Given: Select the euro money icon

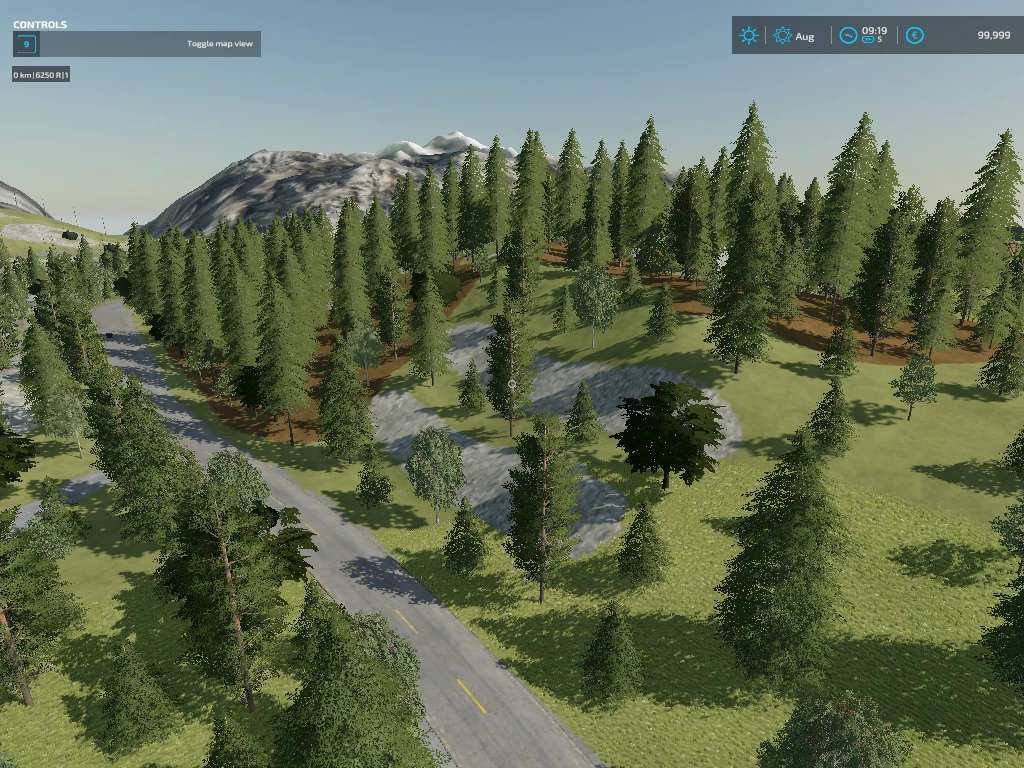Looking at the screenshot, I should click(x=914, y=36).
